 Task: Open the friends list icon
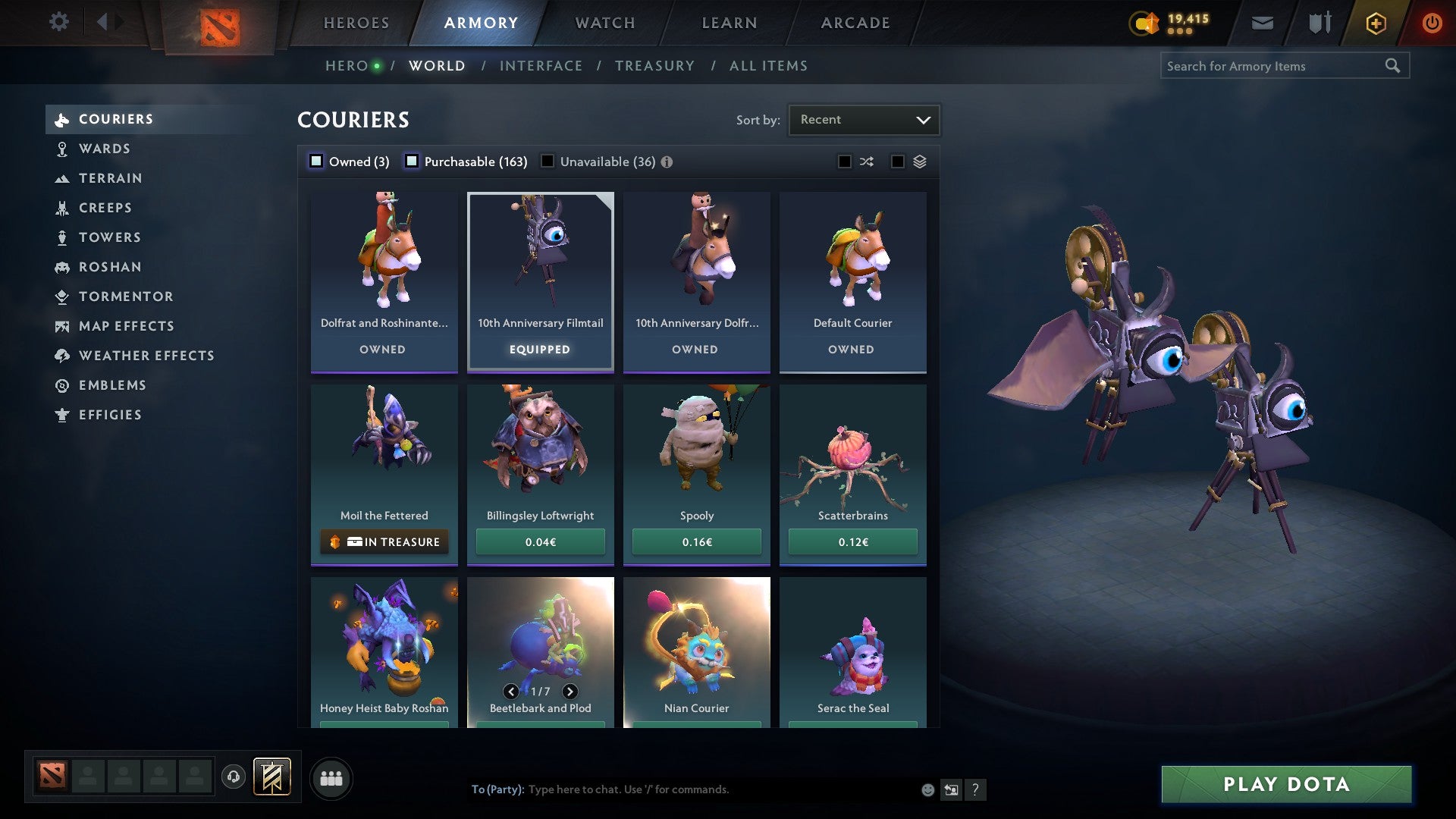click(x=331, y=777)
